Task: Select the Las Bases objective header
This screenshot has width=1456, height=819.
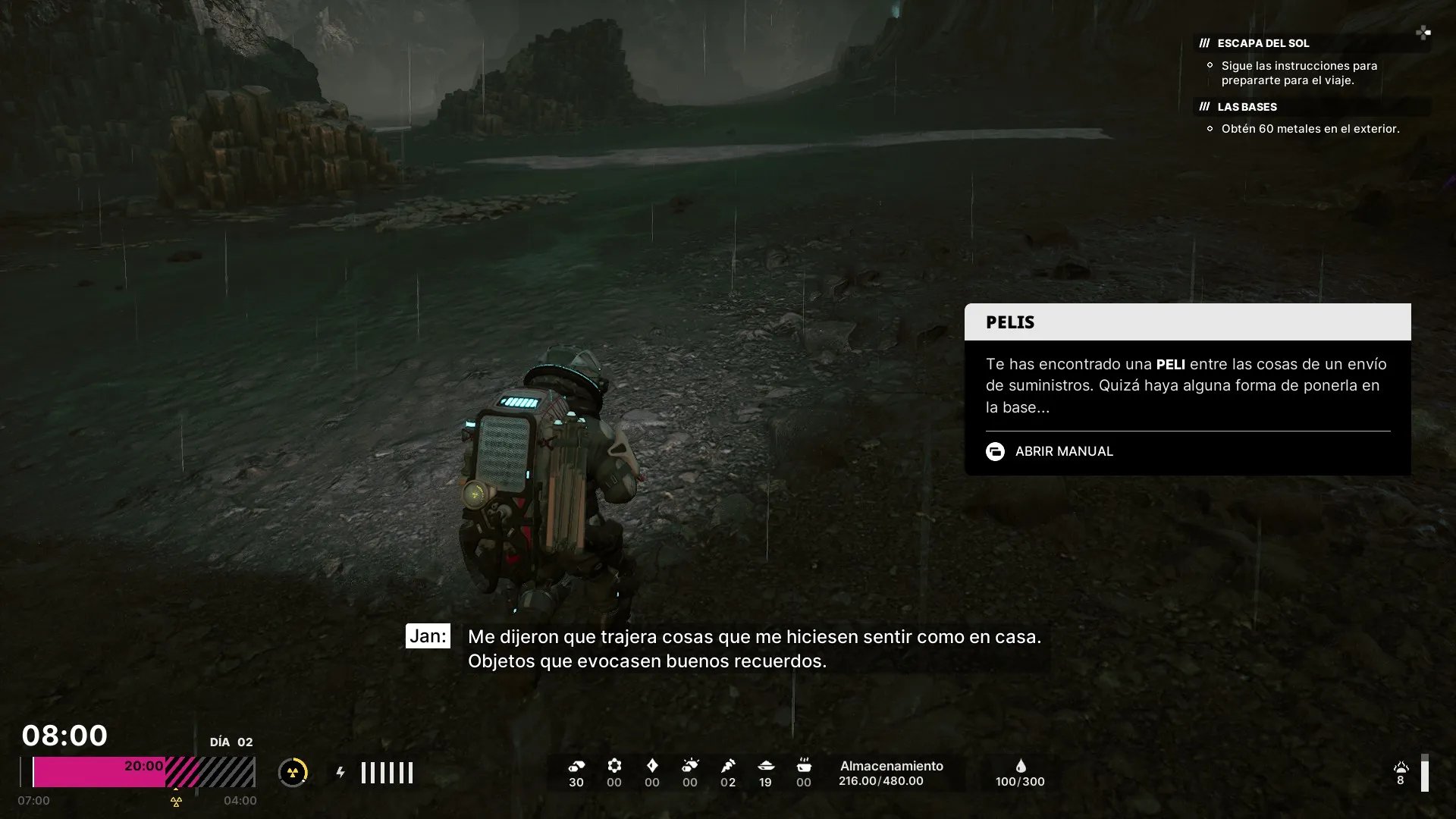Action: click(x=1247, y=107)
